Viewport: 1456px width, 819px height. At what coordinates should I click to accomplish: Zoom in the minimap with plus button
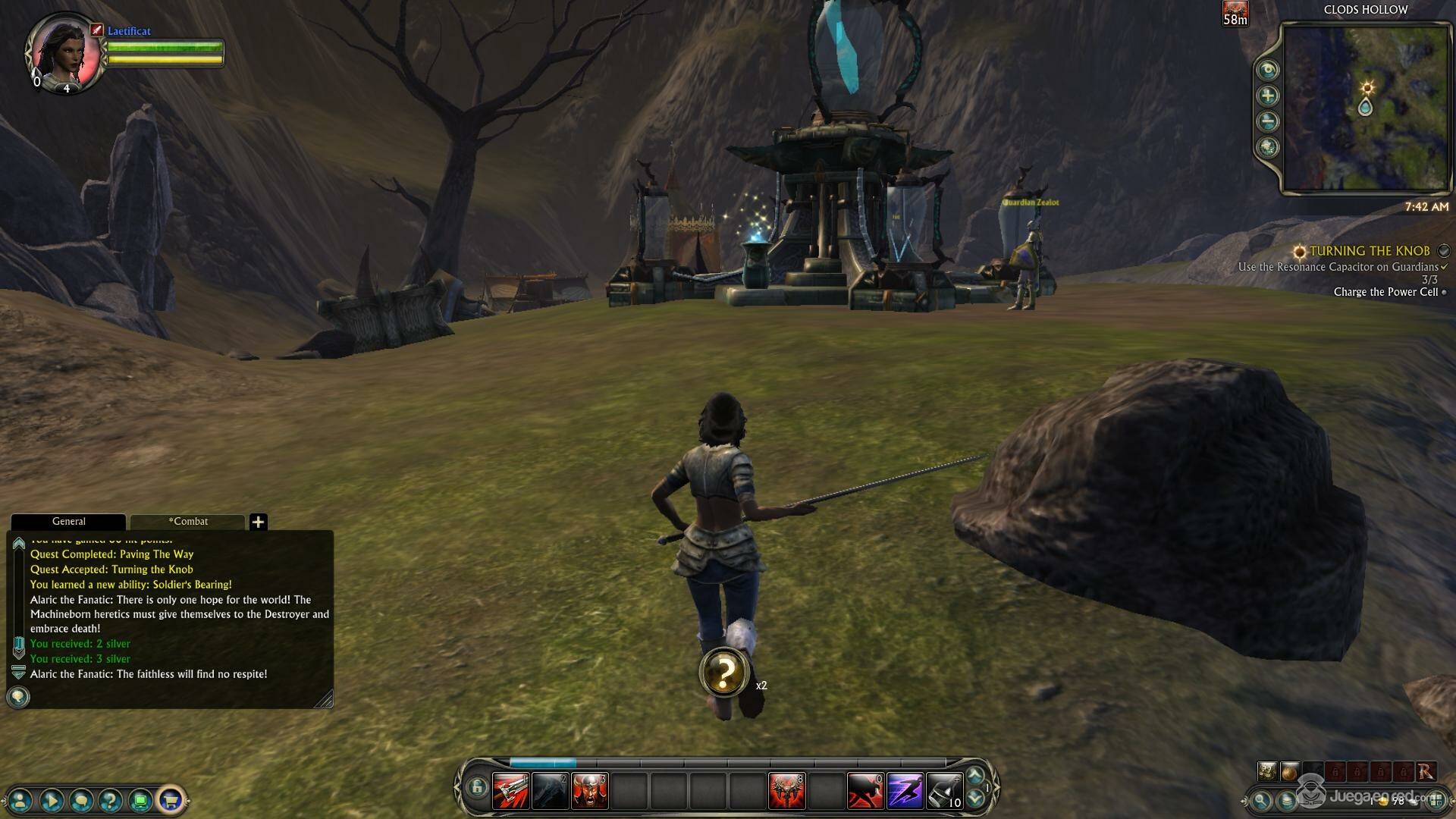[1267, 96]
